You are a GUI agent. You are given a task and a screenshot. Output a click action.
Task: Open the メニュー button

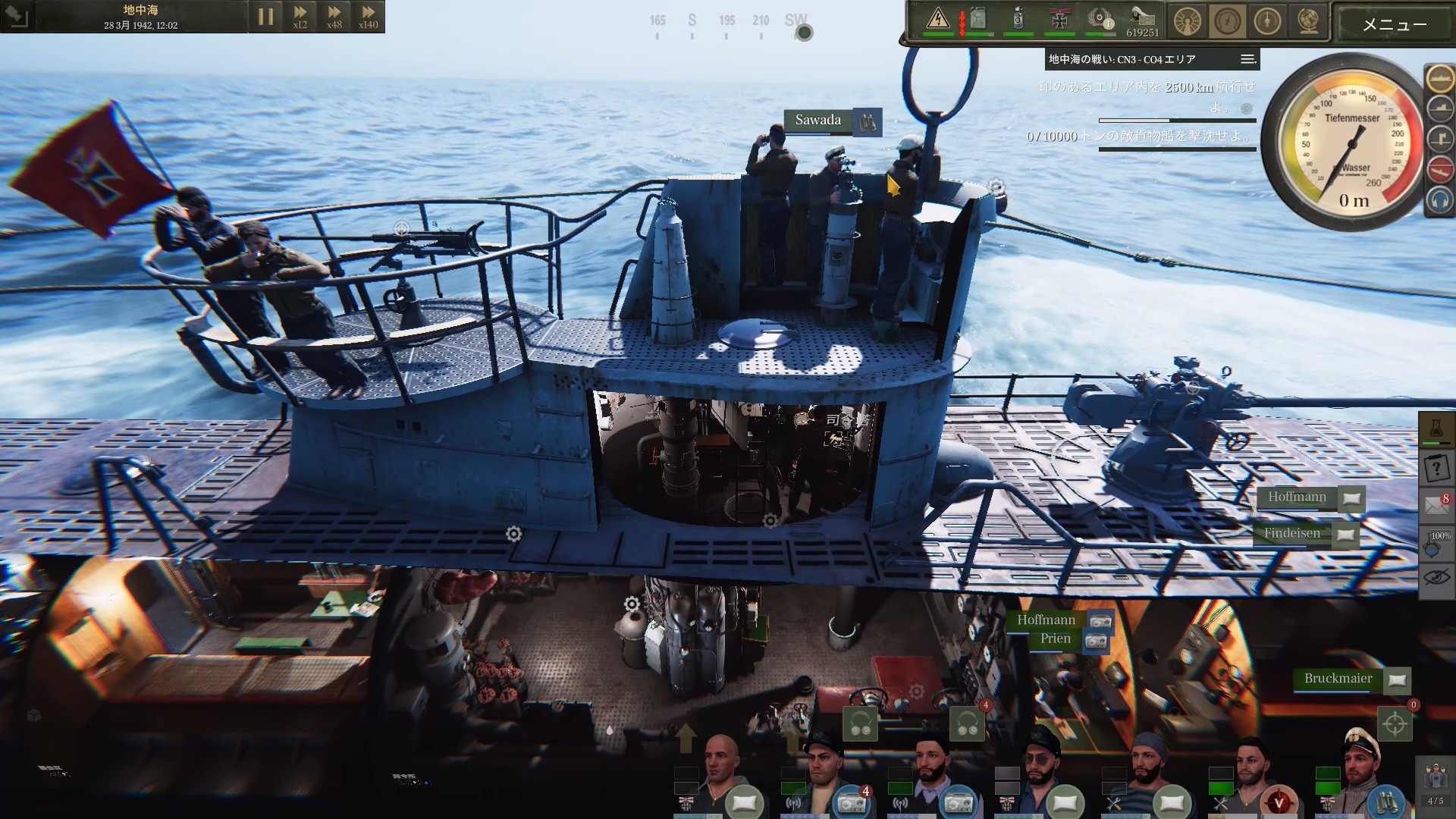(x=1394, y=24)
